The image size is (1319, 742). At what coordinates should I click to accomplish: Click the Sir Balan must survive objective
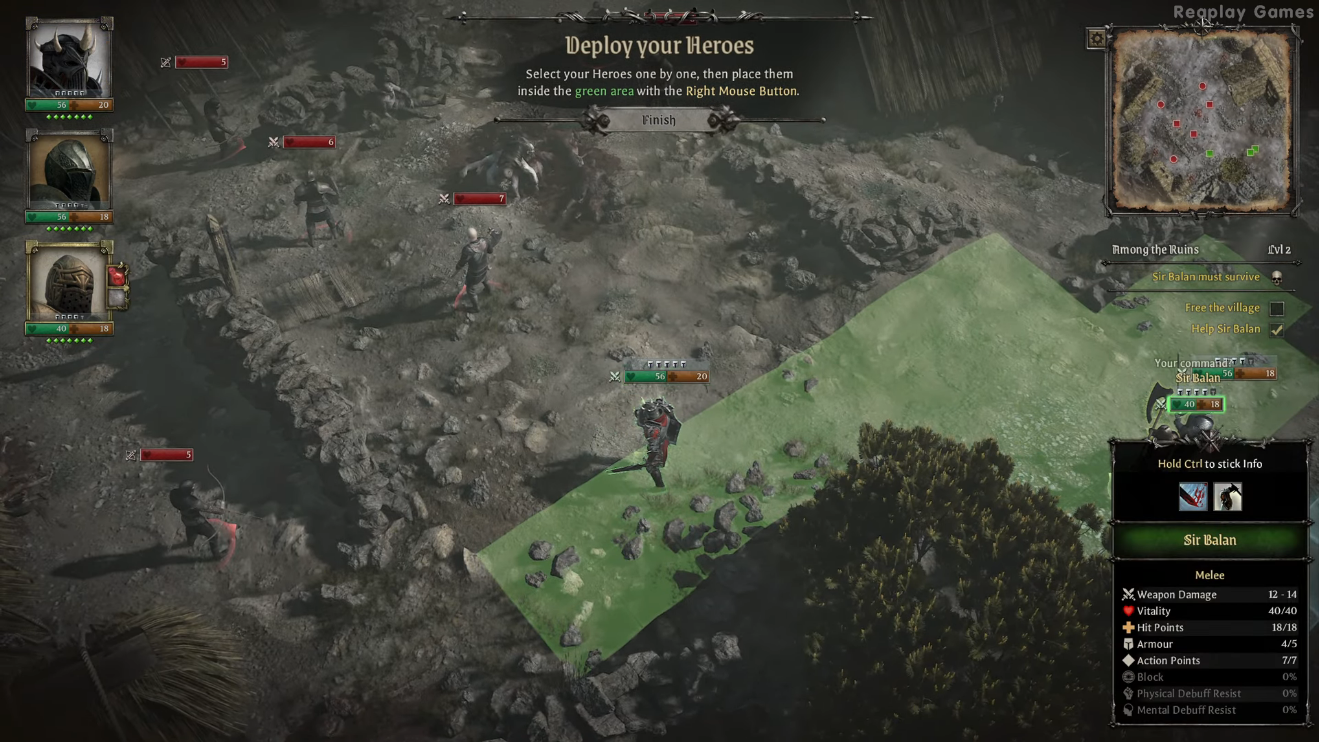tap(1206, 277)
